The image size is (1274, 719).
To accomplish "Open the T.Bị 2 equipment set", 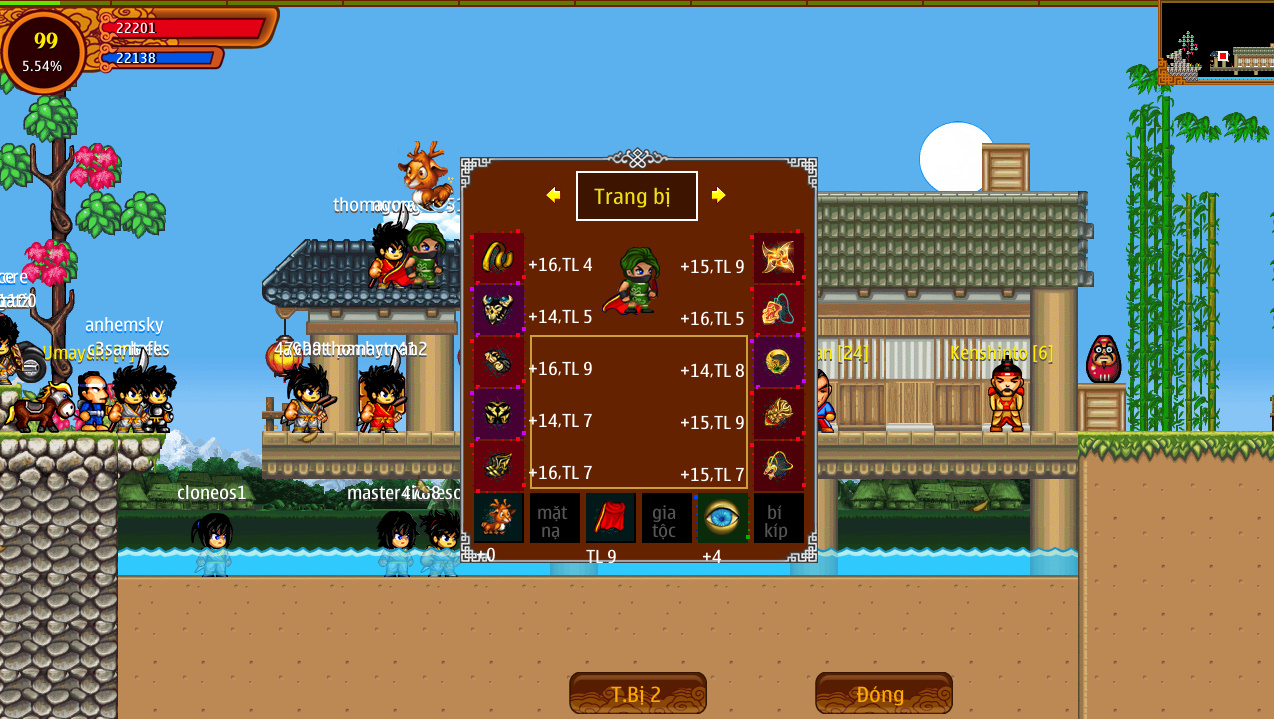I will [x=637, y=693].
